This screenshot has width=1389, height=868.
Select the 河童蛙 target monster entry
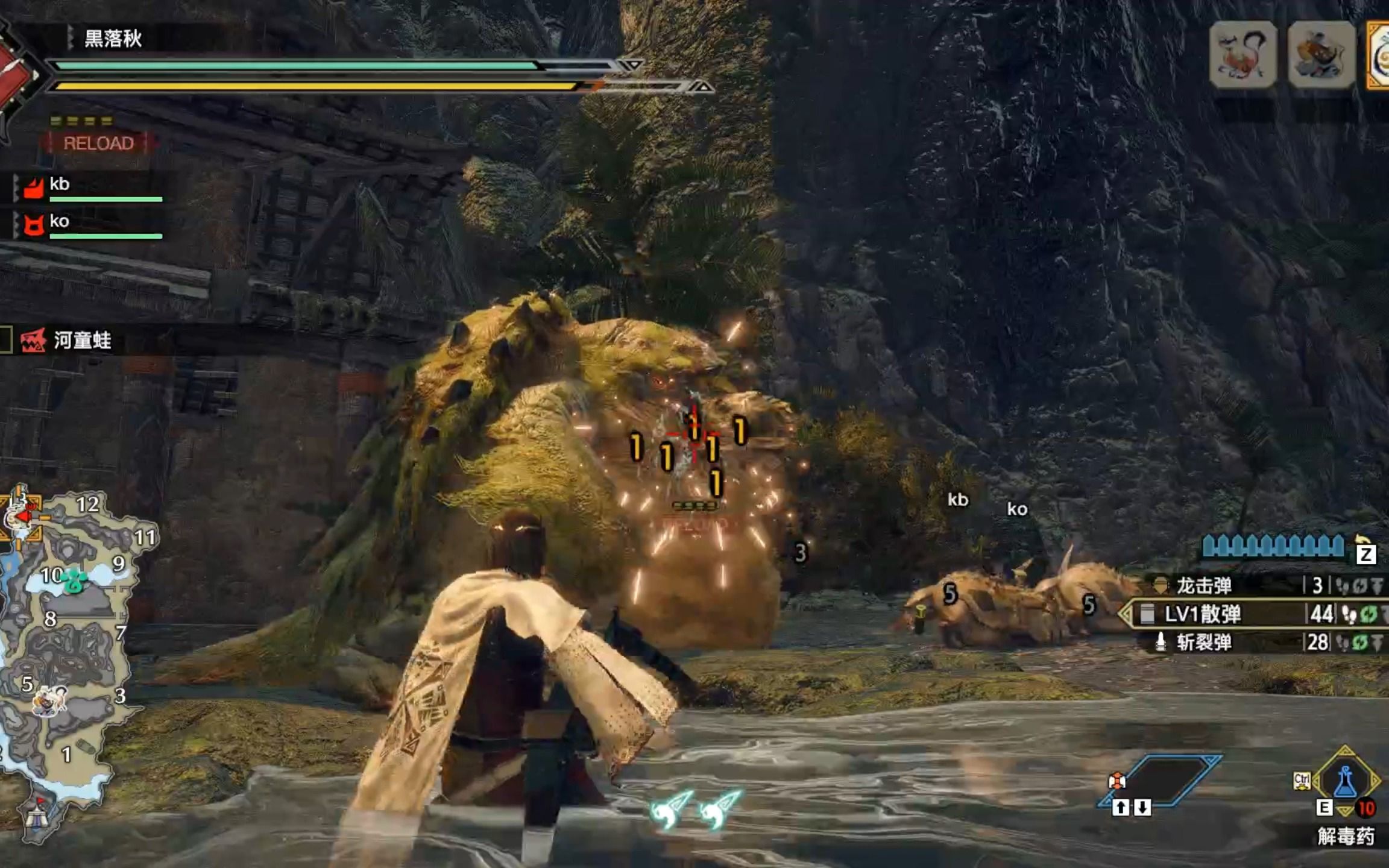82,341
